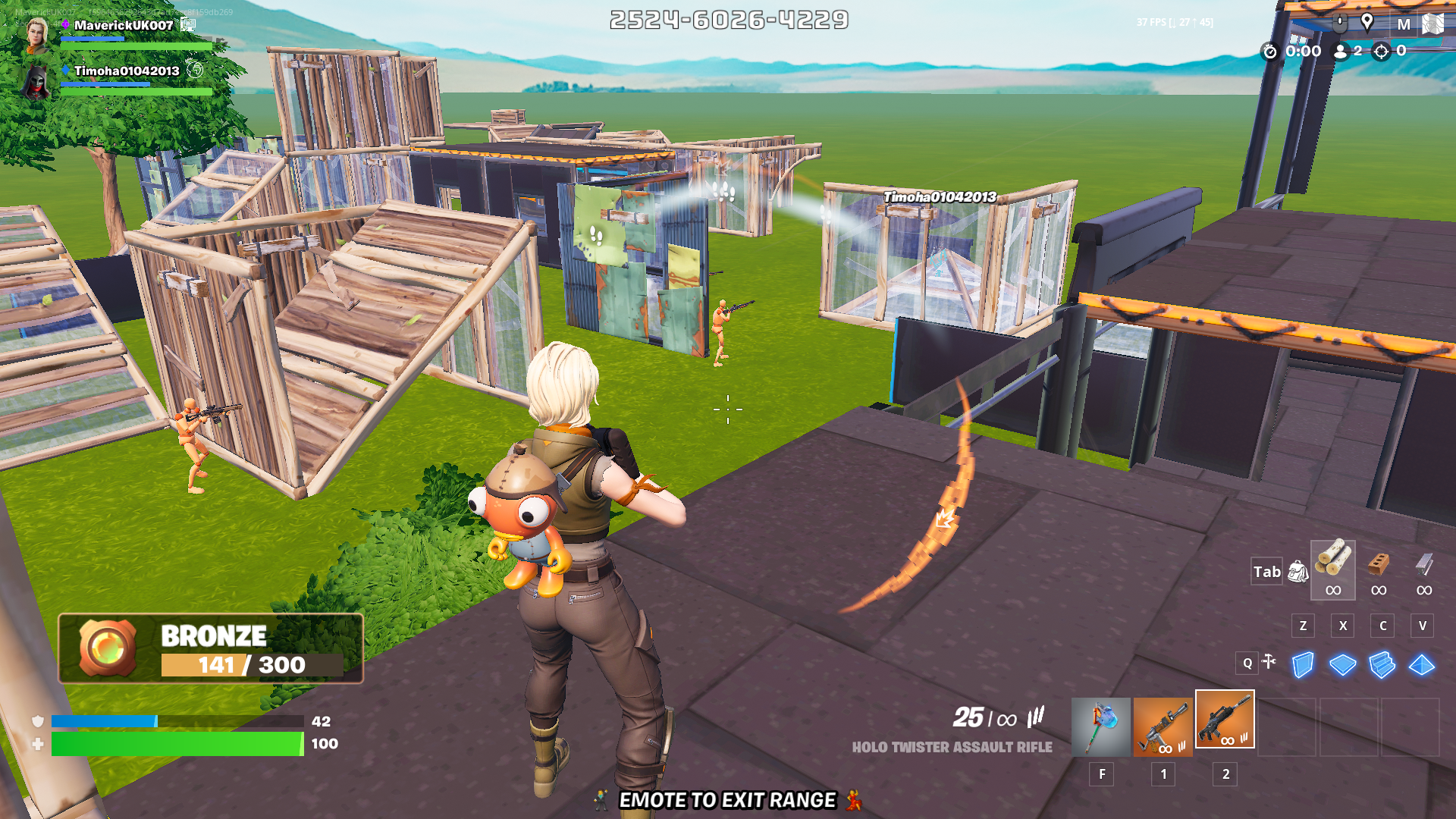Select the floor building piece

[x=1342, y=665]
